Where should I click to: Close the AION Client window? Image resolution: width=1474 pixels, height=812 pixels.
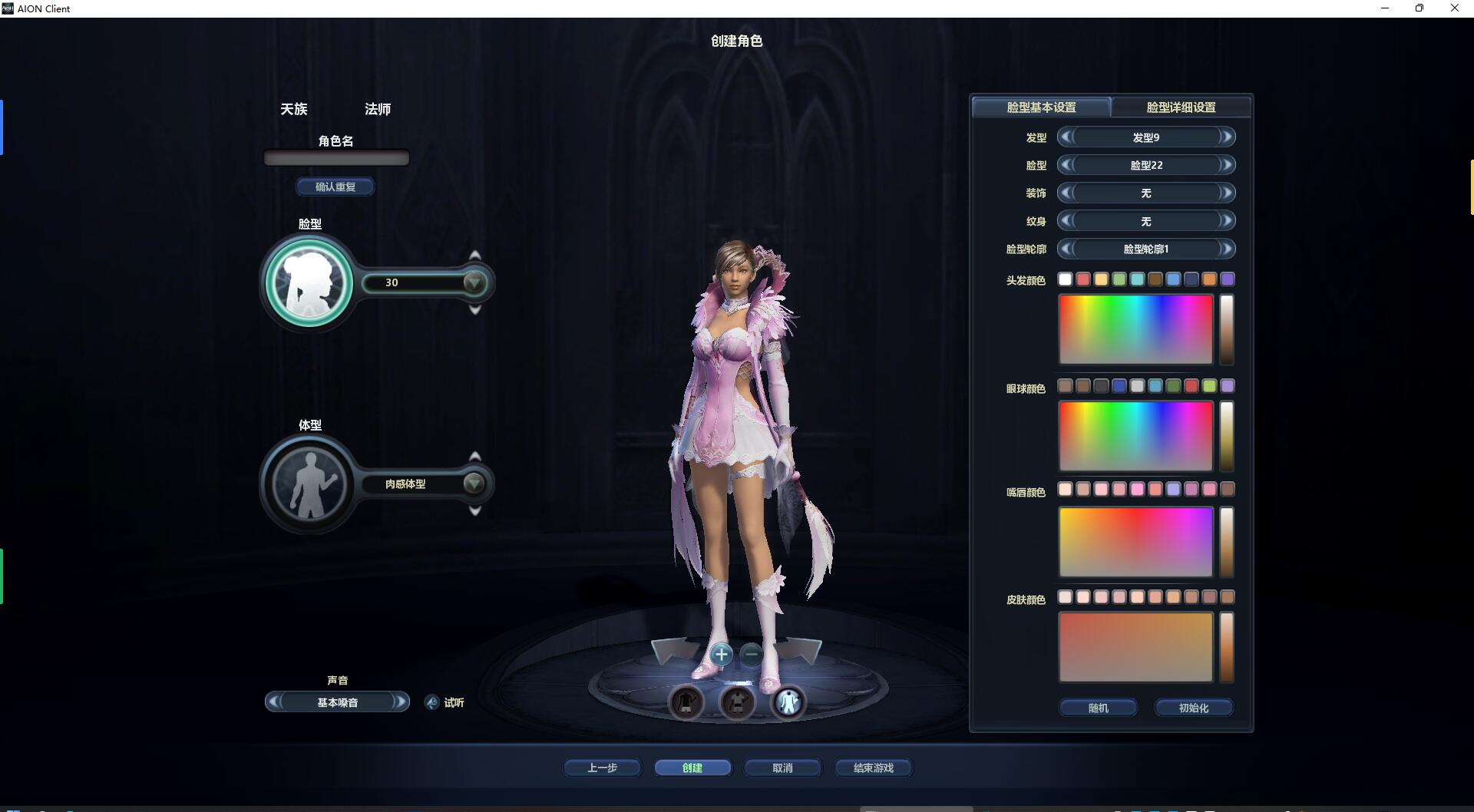coord(1454,8)
